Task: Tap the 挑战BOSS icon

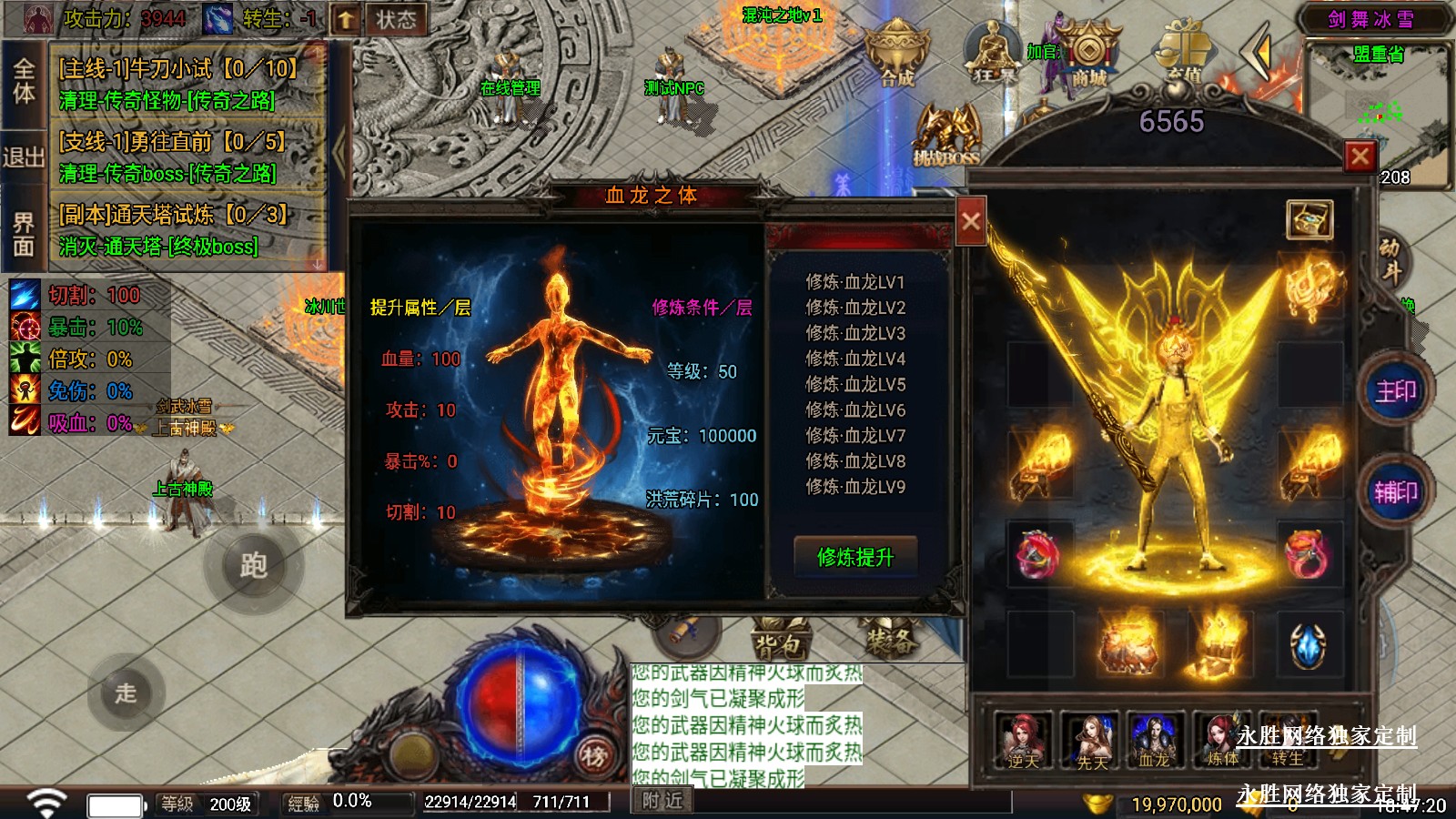Action: point(946,136)
